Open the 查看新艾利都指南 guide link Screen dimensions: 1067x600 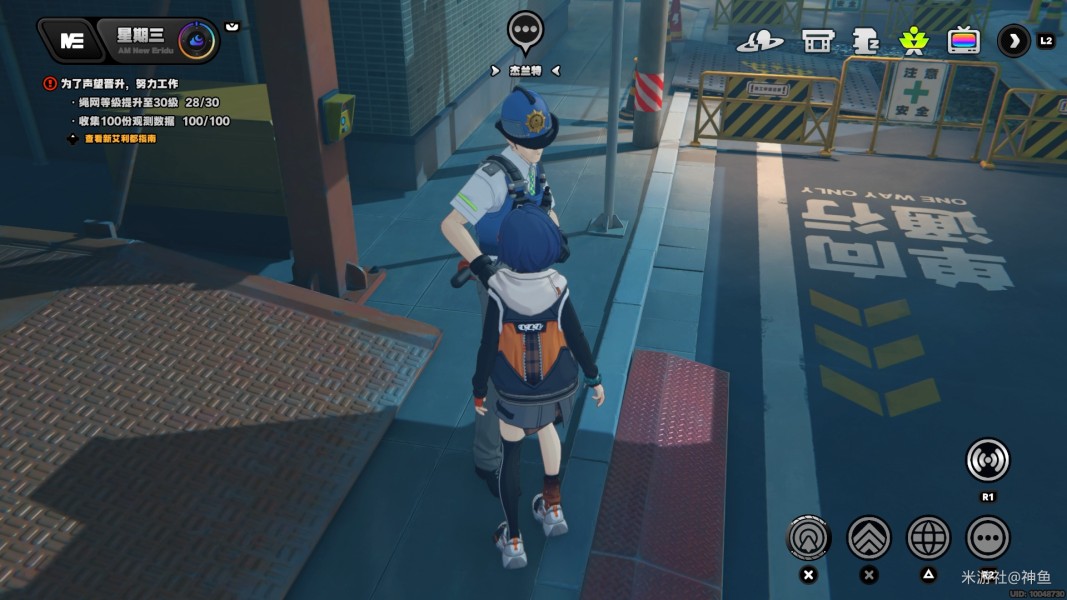point(120,139)
